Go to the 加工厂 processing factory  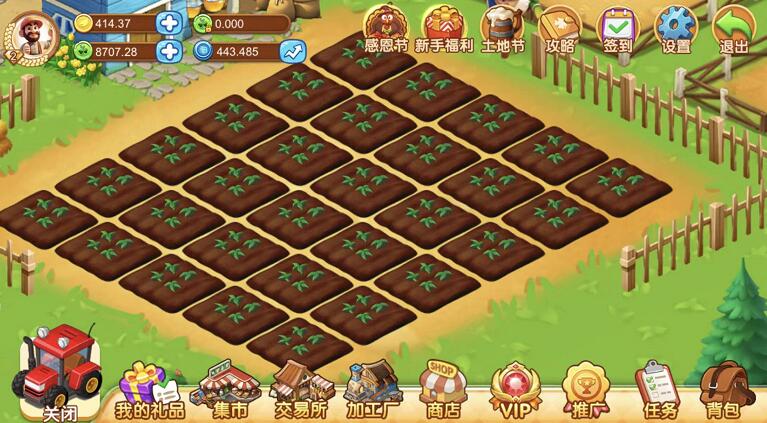coord(373,390)
